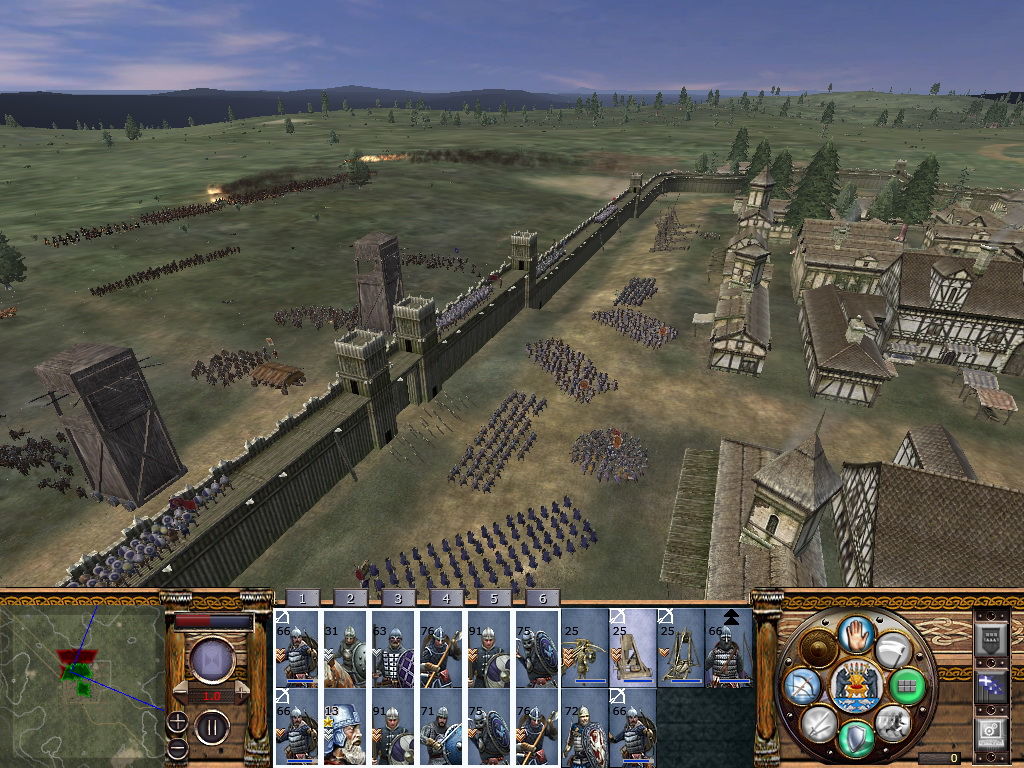
Task: Switch to unit group tab 6
Action: tap(542, 598)
